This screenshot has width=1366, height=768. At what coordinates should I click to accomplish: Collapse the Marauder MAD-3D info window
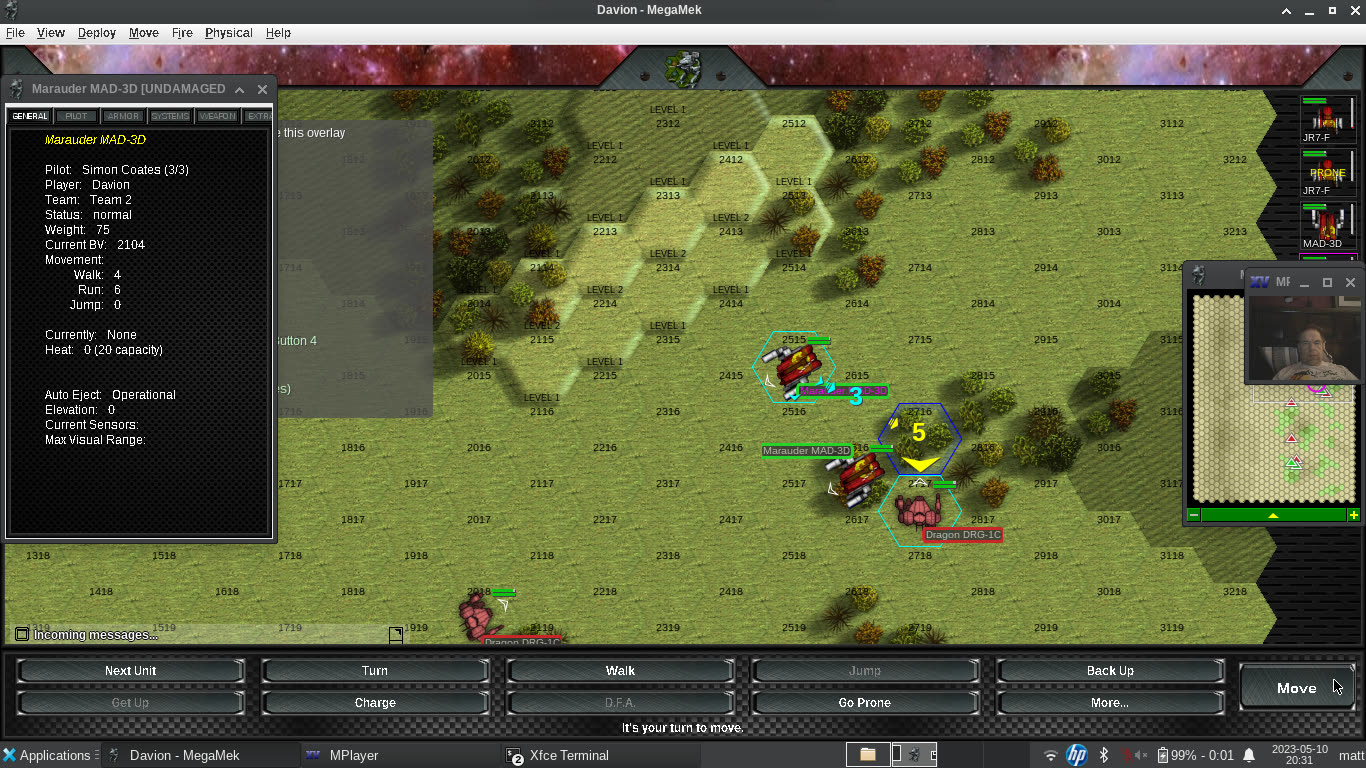(x=239, y=89)
